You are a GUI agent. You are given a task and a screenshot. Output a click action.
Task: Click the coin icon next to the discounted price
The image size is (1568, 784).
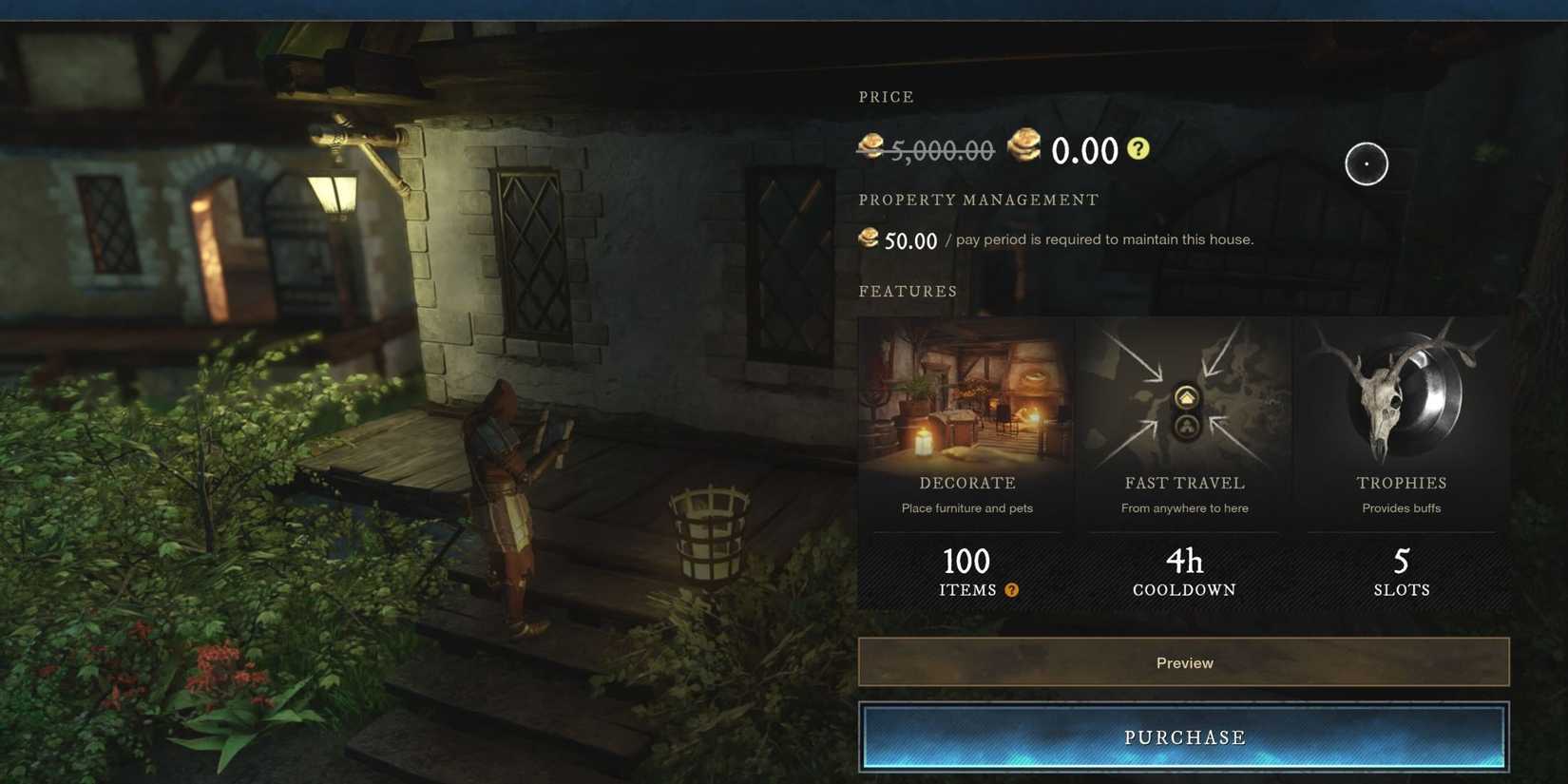click(1023, 148)
